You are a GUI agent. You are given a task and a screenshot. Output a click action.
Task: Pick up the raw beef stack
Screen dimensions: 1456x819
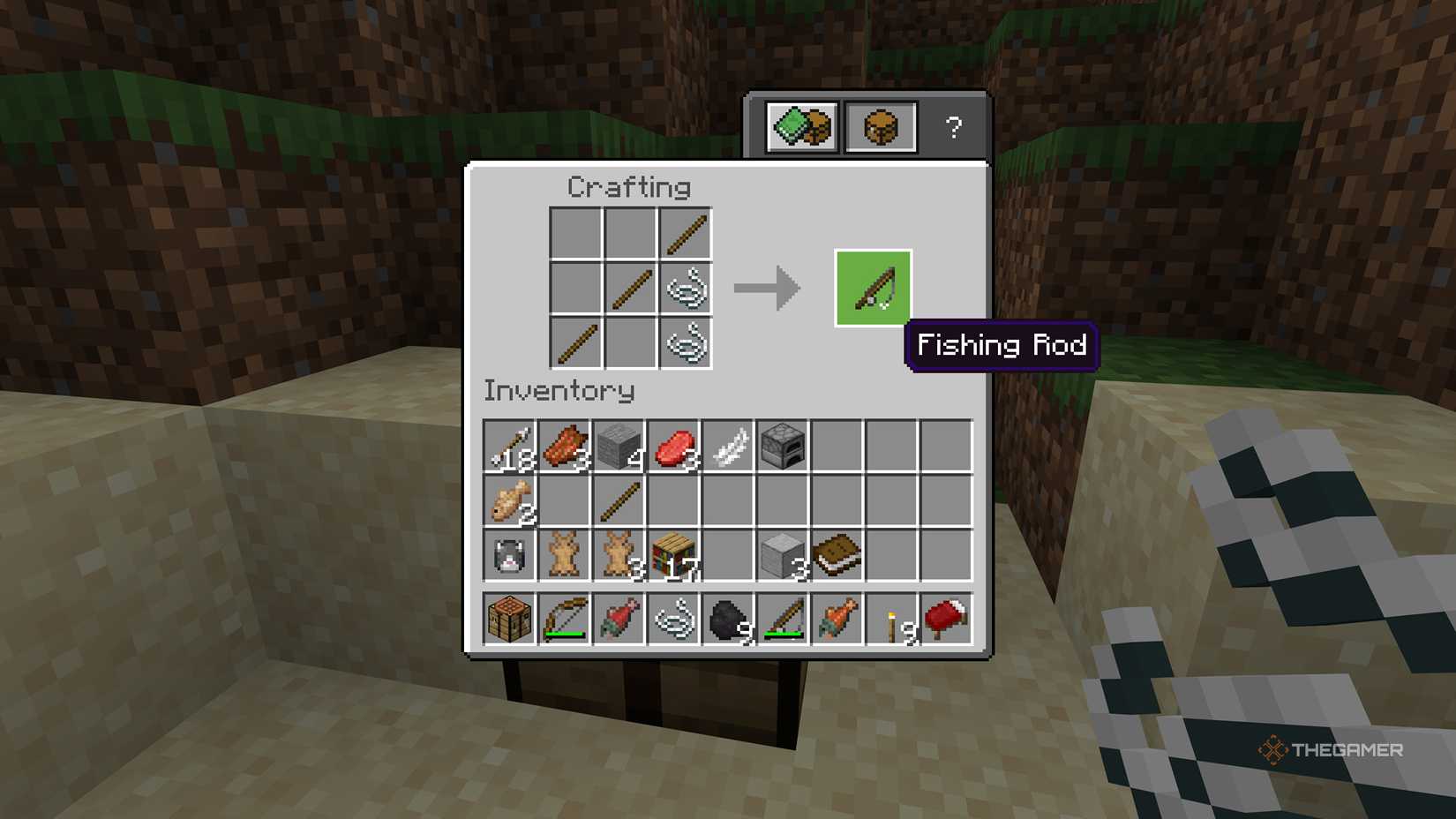(x=672, y=446)
